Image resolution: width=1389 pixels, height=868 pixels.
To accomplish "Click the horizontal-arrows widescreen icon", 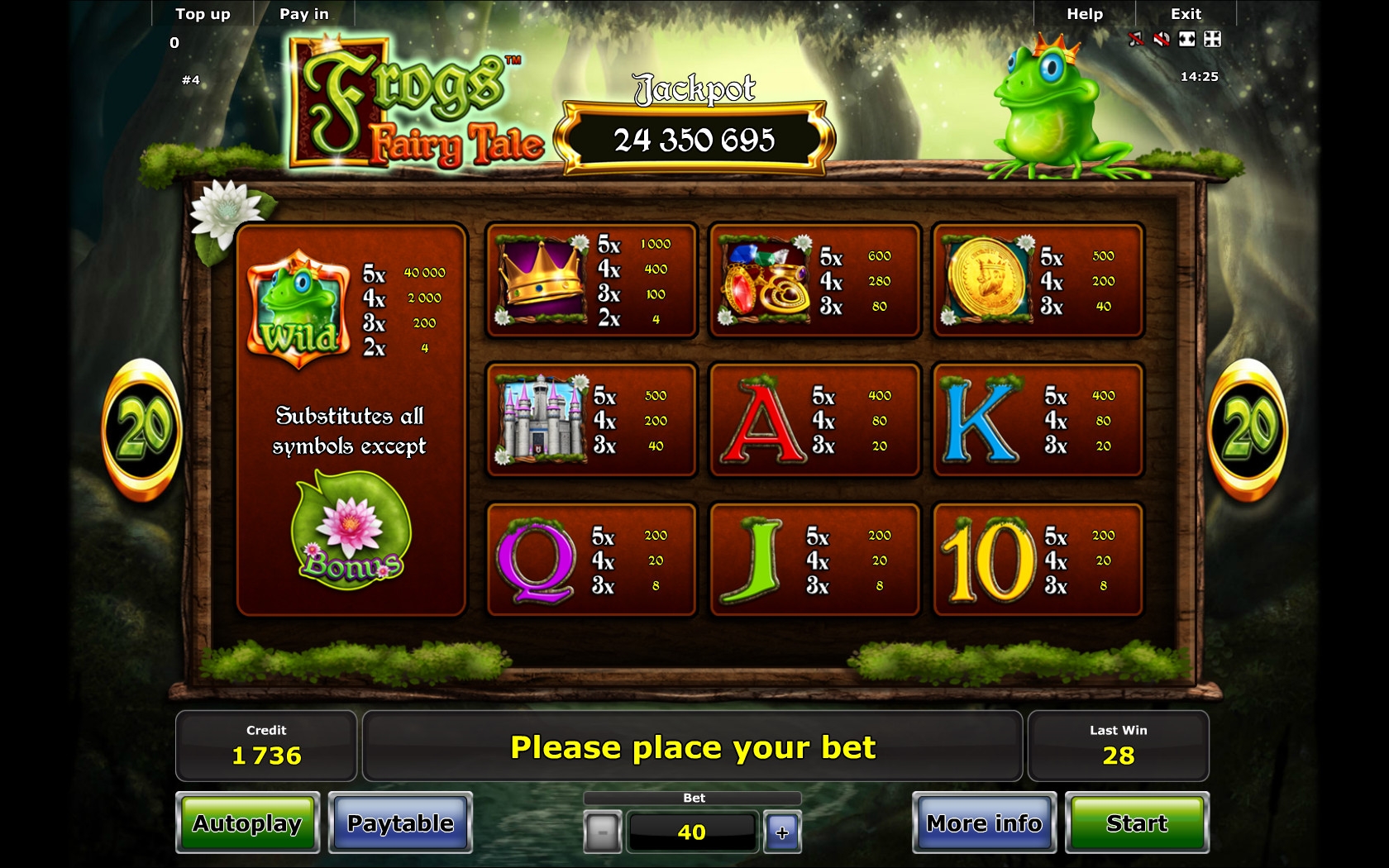I will tap(1187, 39).
